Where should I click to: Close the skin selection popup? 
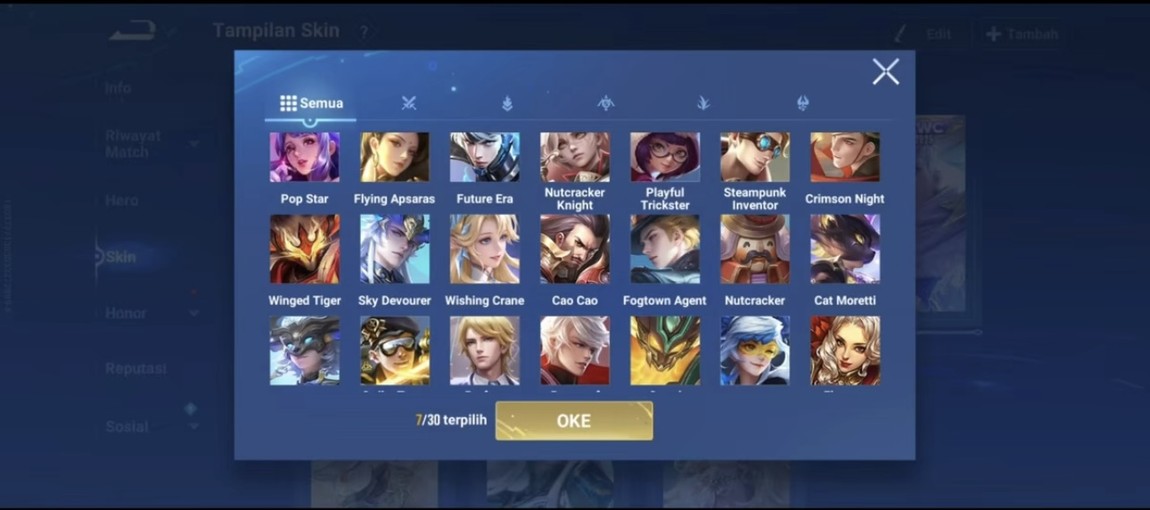[885, 71]
